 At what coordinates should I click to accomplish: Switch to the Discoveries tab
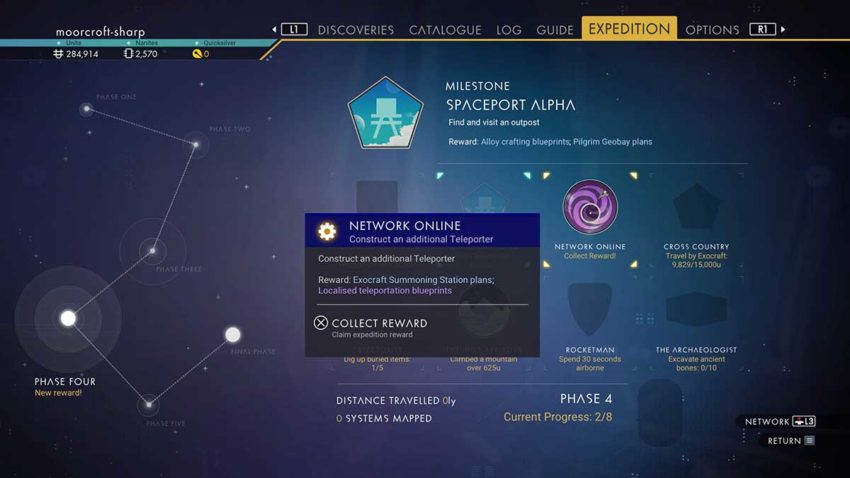point(356,30)
